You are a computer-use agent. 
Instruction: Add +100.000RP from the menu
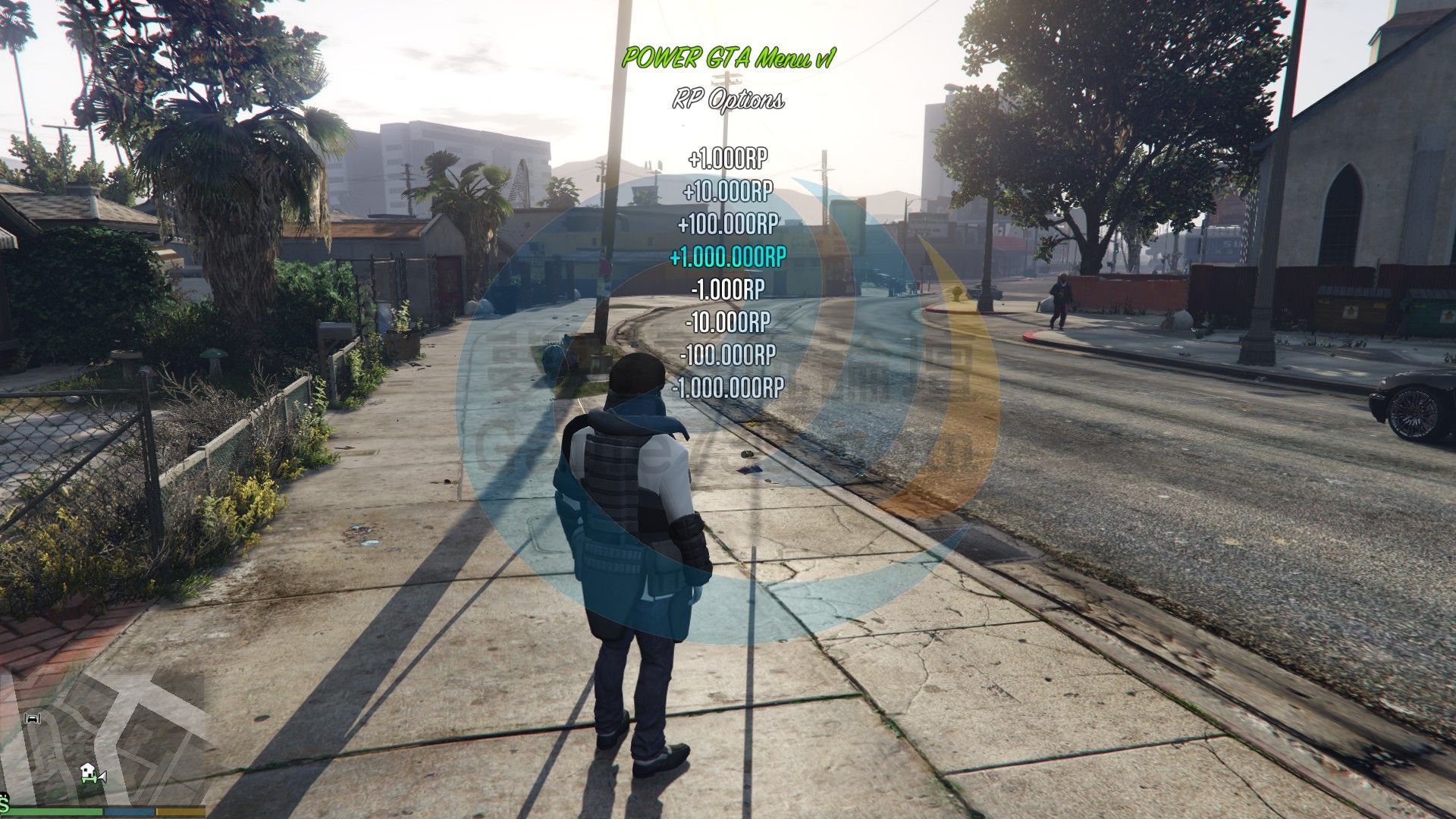[727, 224]
